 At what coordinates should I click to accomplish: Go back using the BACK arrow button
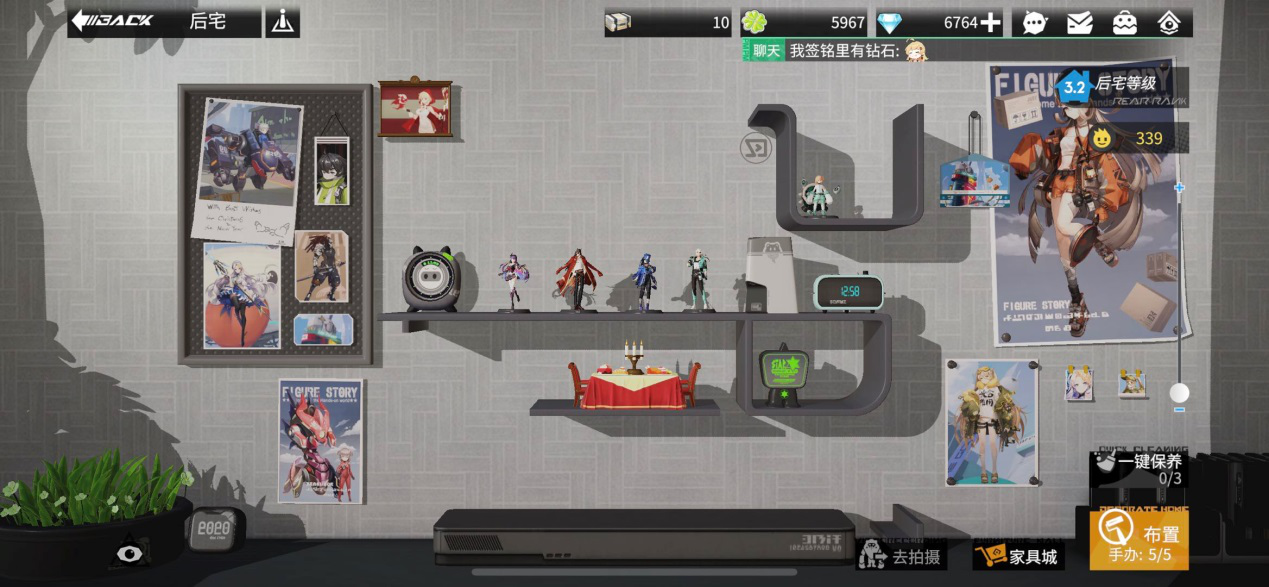[112, 21]
